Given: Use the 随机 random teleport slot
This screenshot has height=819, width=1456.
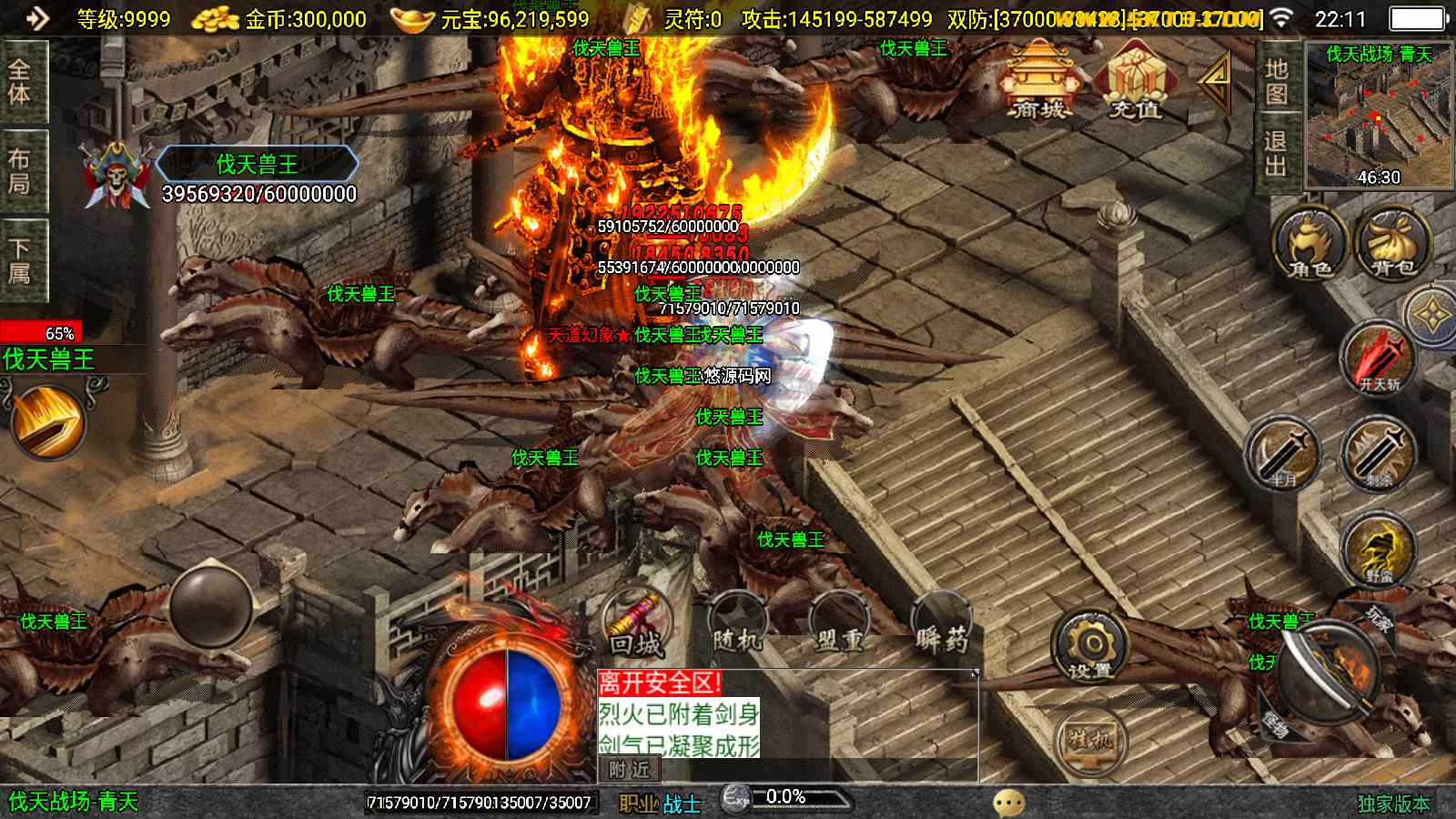Looking at the screenshot, I should [x=737, y=624].
